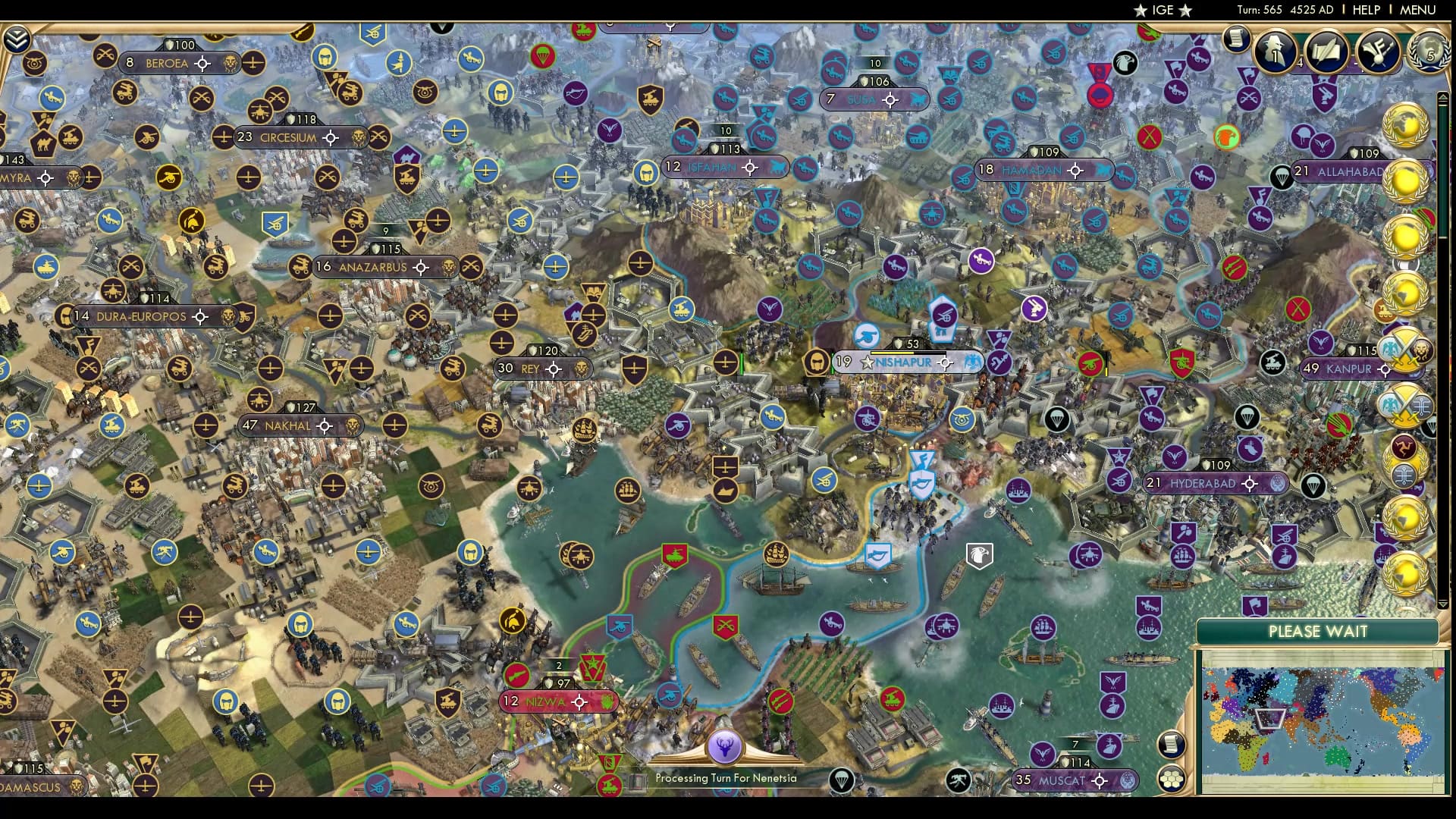
Task: Select the Nishapur city banner
Action: click(x=902, y=362)
